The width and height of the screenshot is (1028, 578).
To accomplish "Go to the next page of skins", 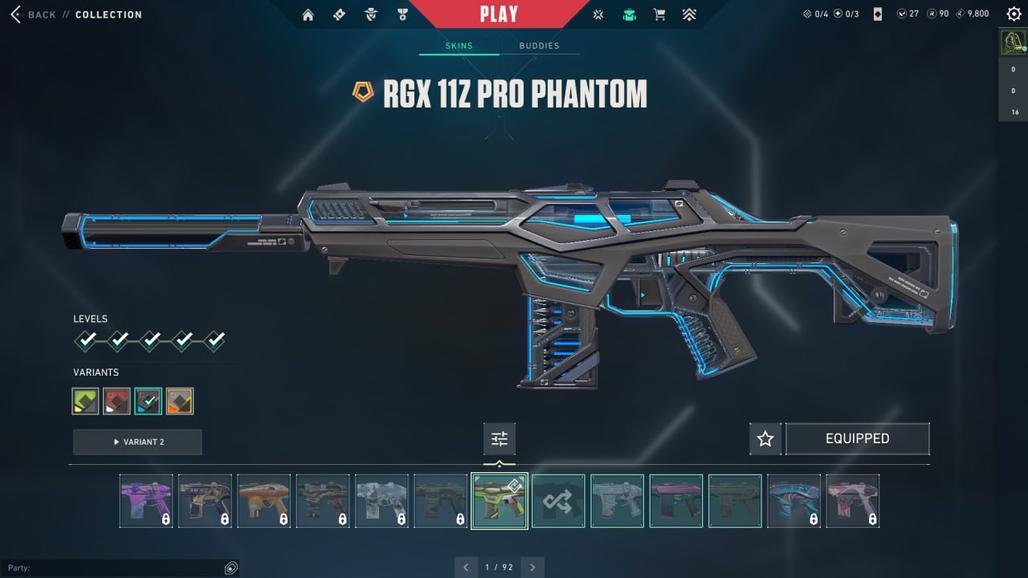I will [x=532, y=567].
